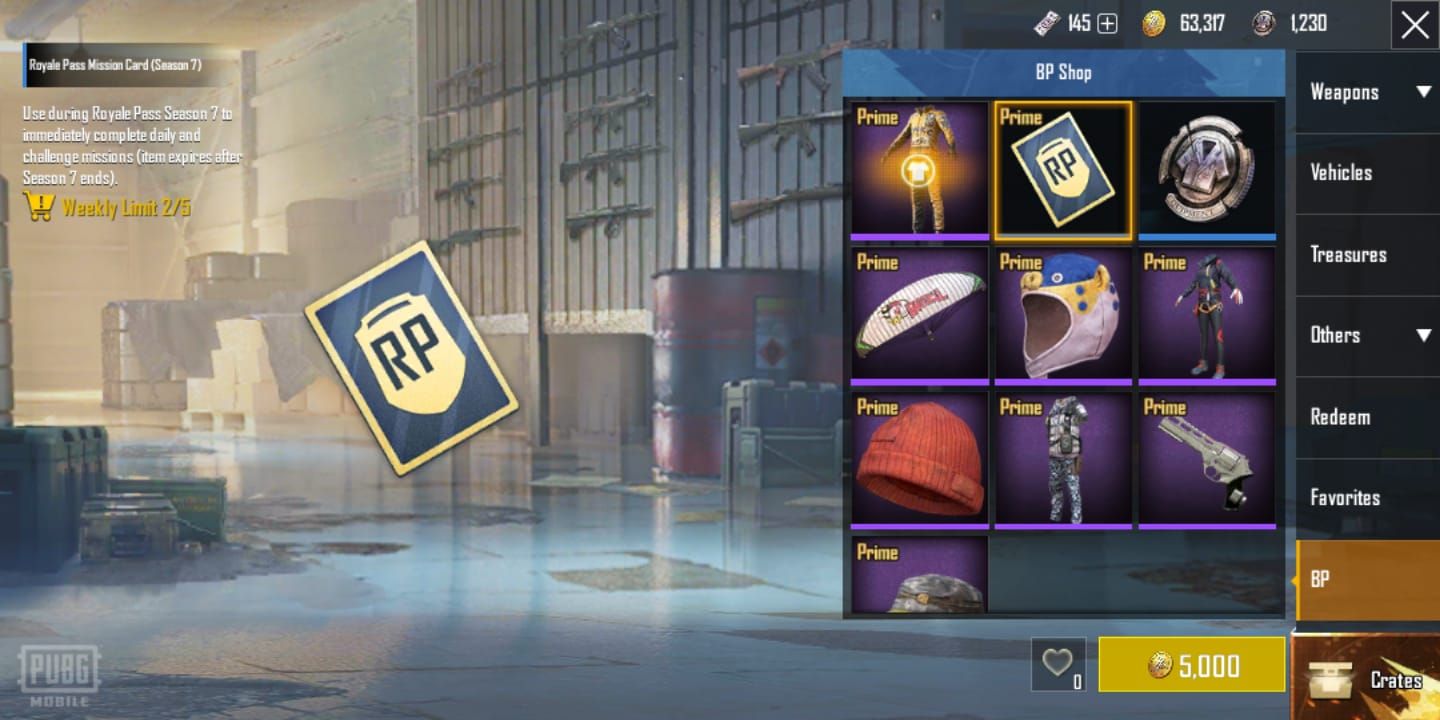Expand the Weapons category dropdown
The image size is (1440, 720).
pyautogui.click(x=1424, y=92)
